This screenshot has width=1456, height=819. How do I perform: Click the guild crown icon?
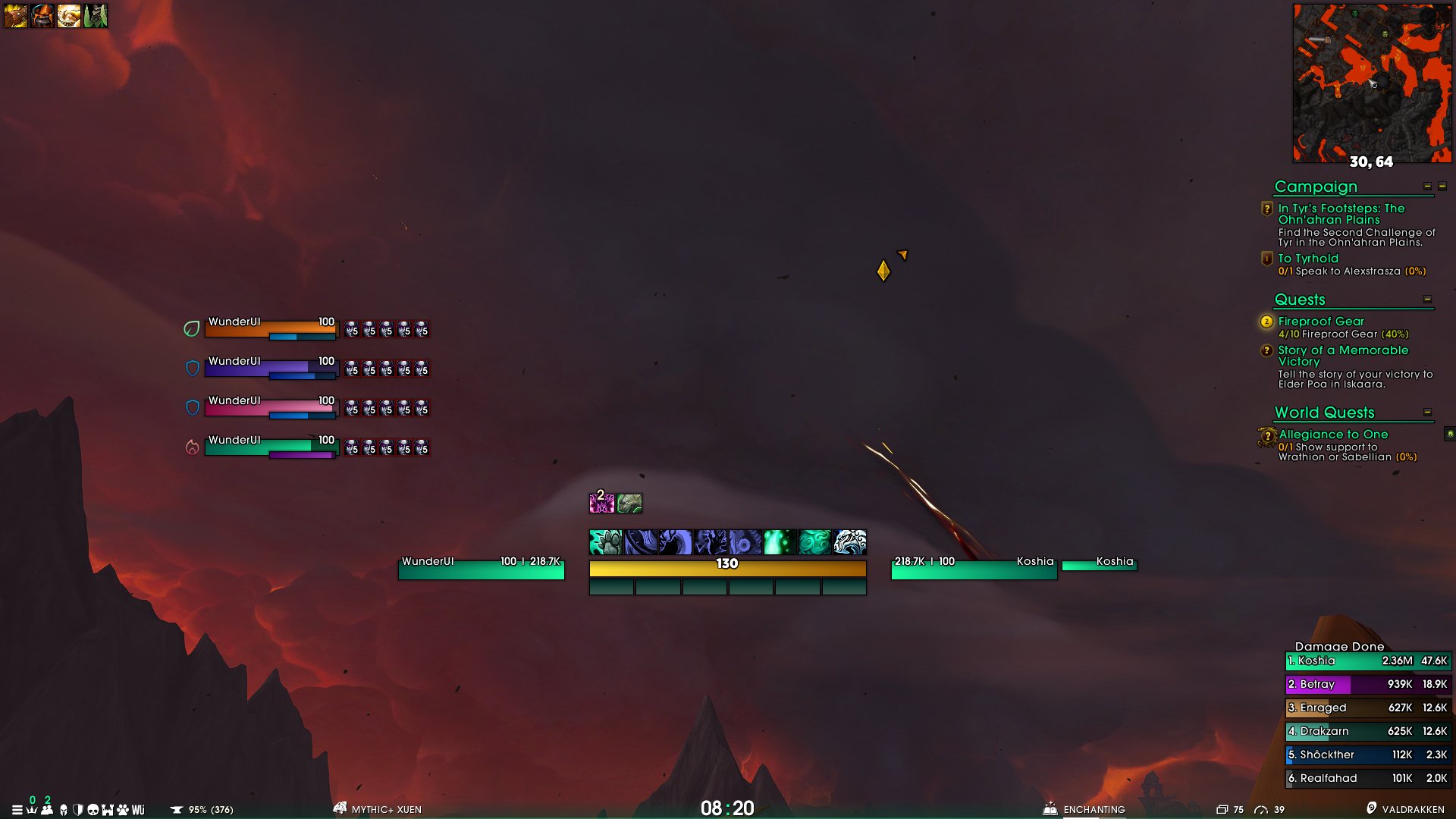[31, 809]
